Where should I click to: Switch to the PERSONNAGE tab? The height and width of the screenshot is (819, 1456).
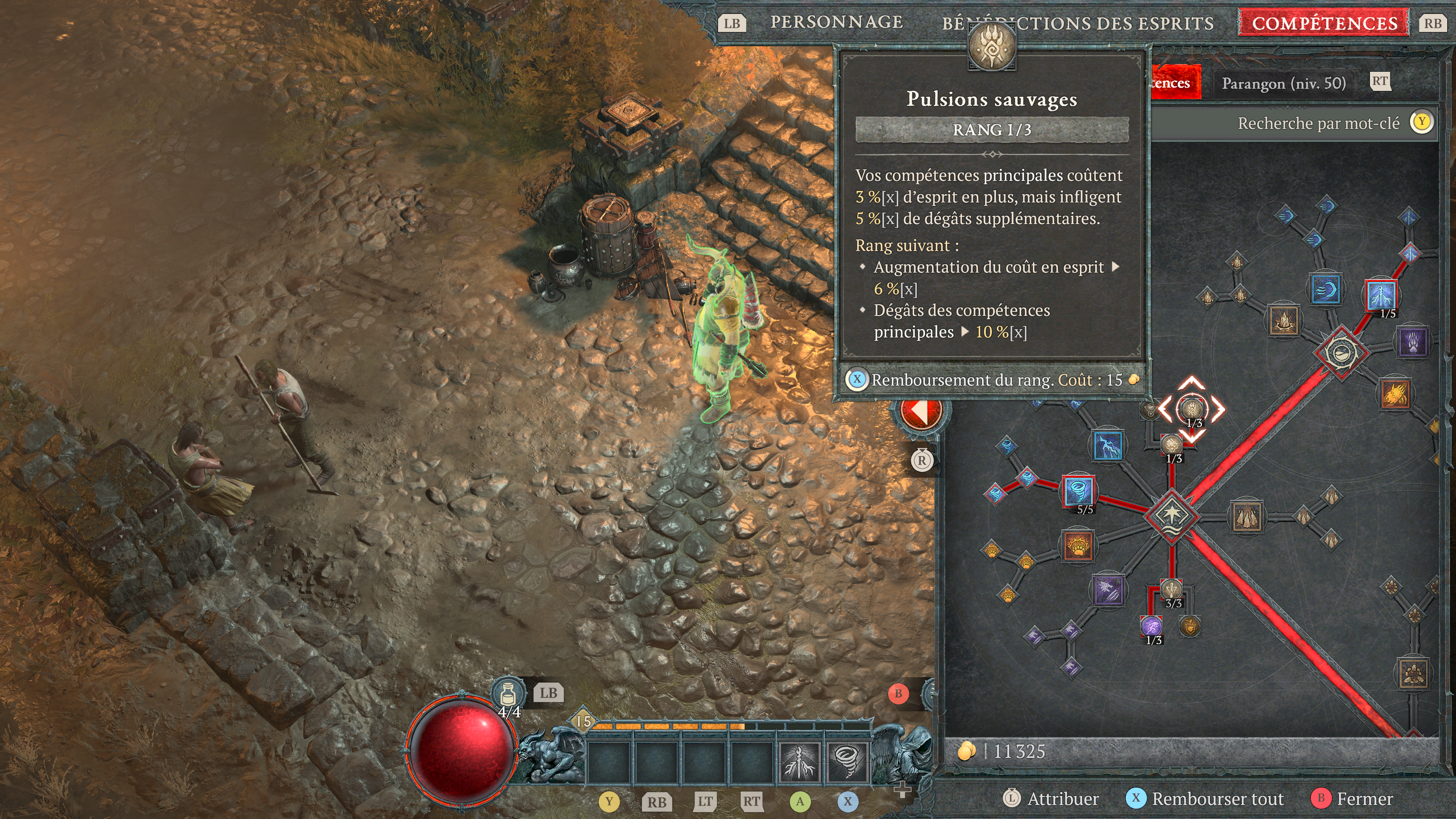tap(836, 22)
